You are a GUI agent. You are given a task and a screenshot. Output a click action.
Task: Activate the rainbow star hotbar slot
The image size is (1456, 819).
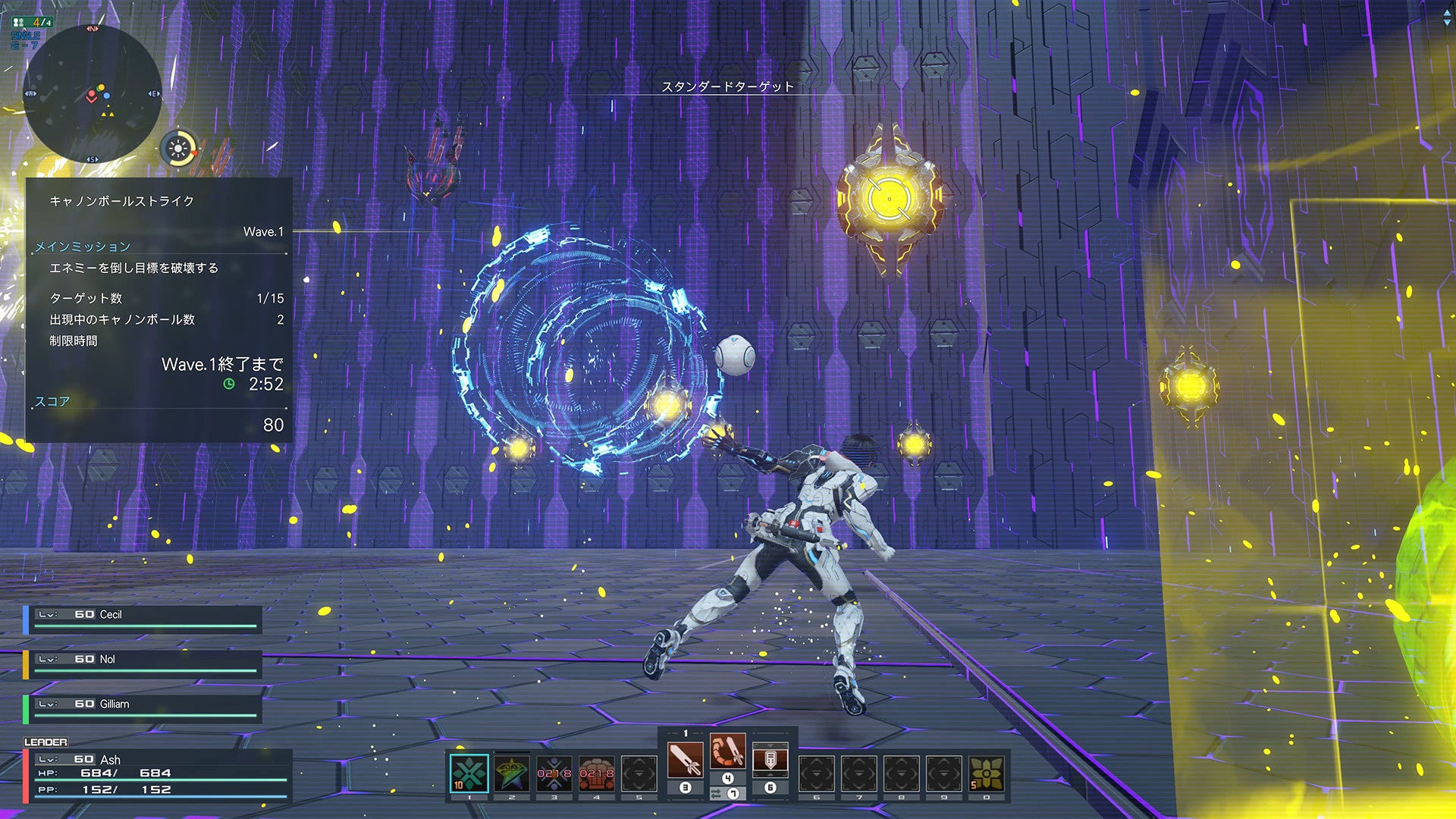(512, 773)
